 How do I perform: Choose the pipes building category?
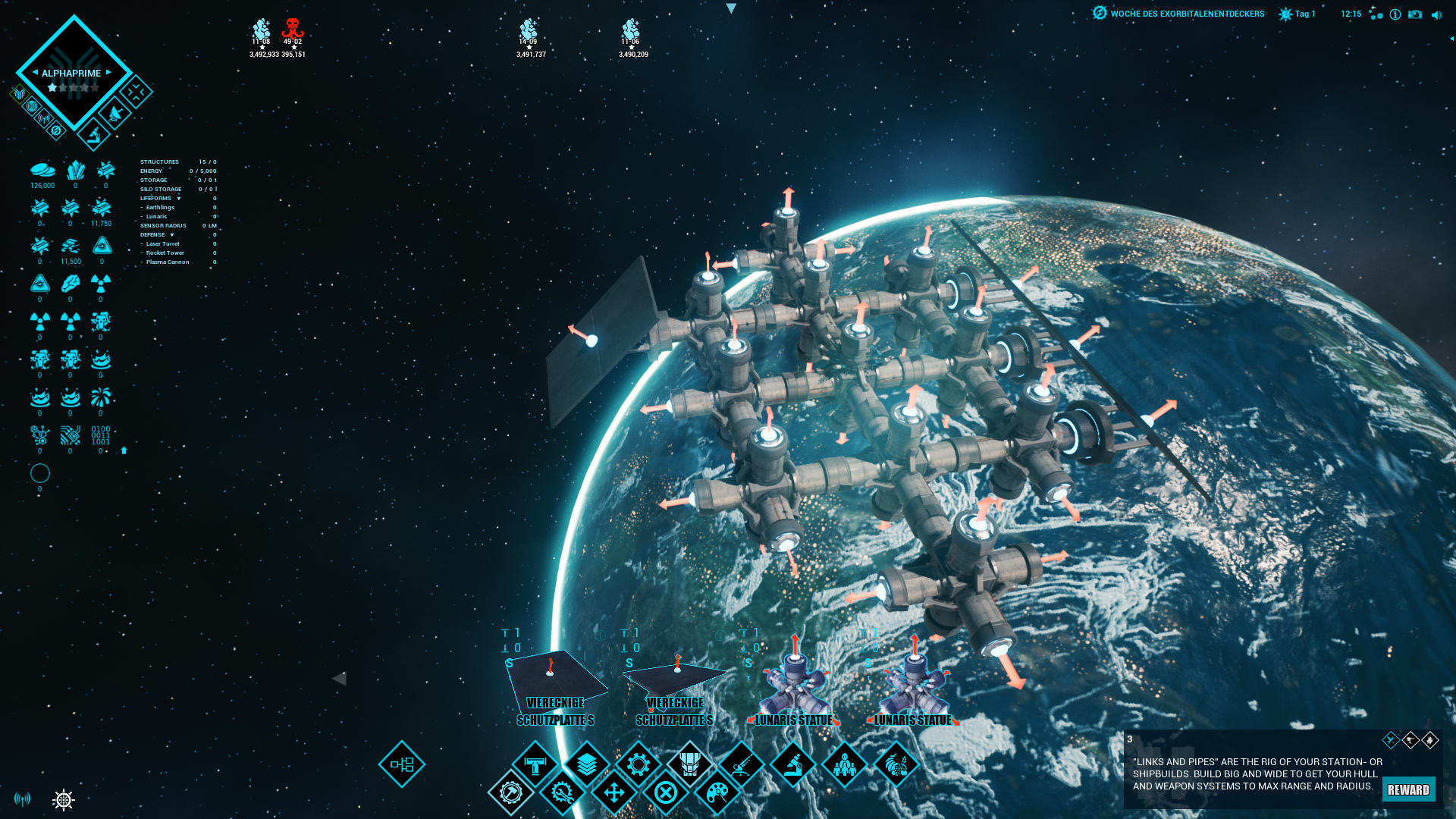[x=535, y=764]
